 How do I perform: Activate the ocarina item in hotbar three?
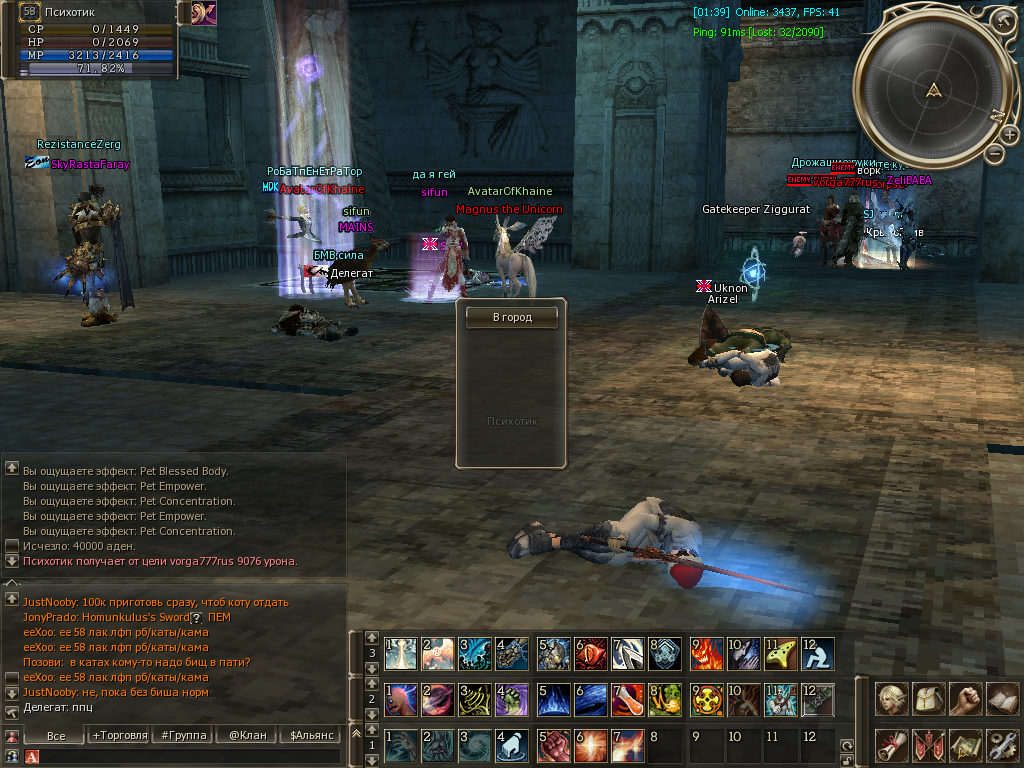(781, 653)
